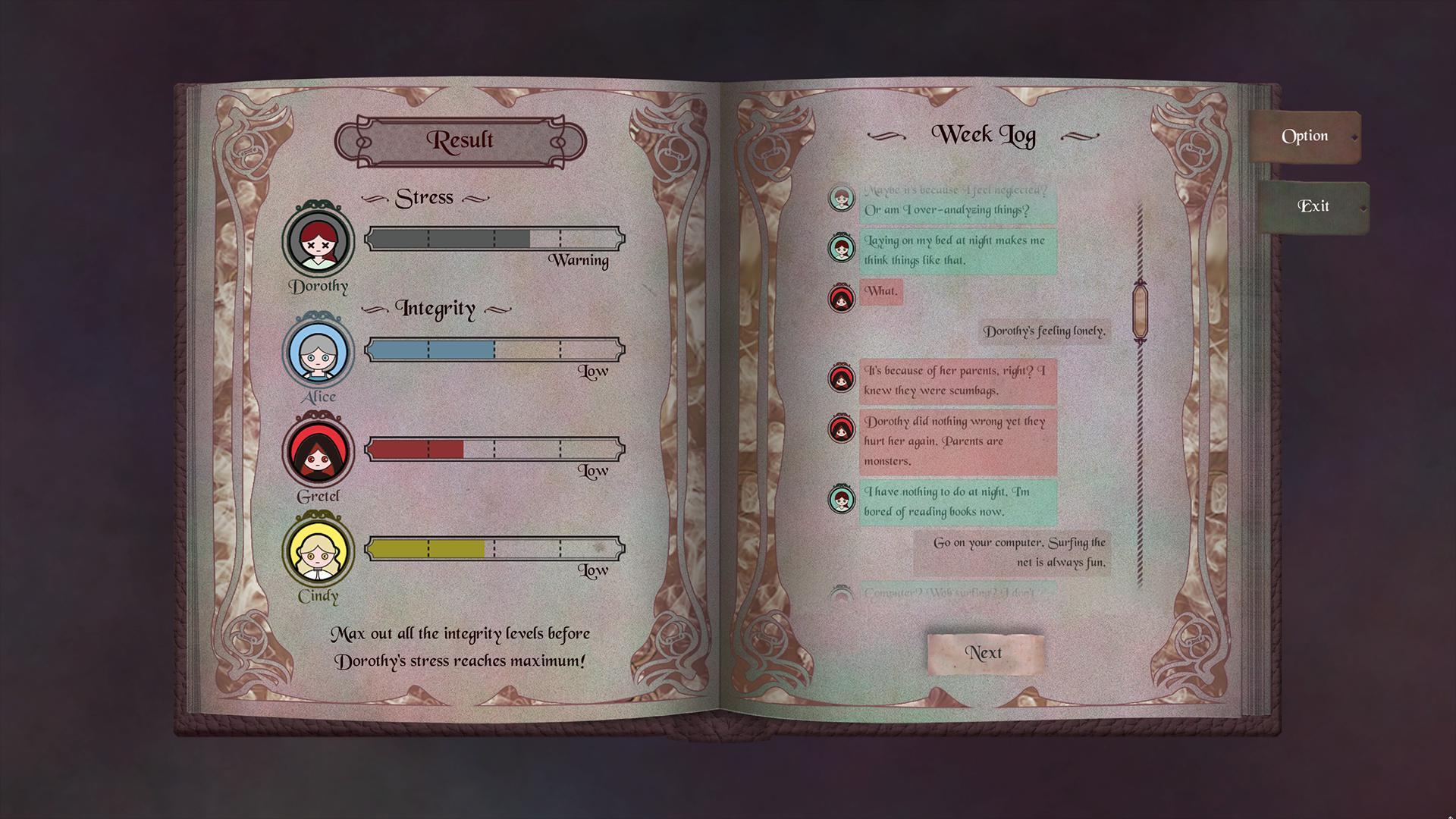Open the Option bookmark tab
1456x819 pixels.
coord(1304,136)
